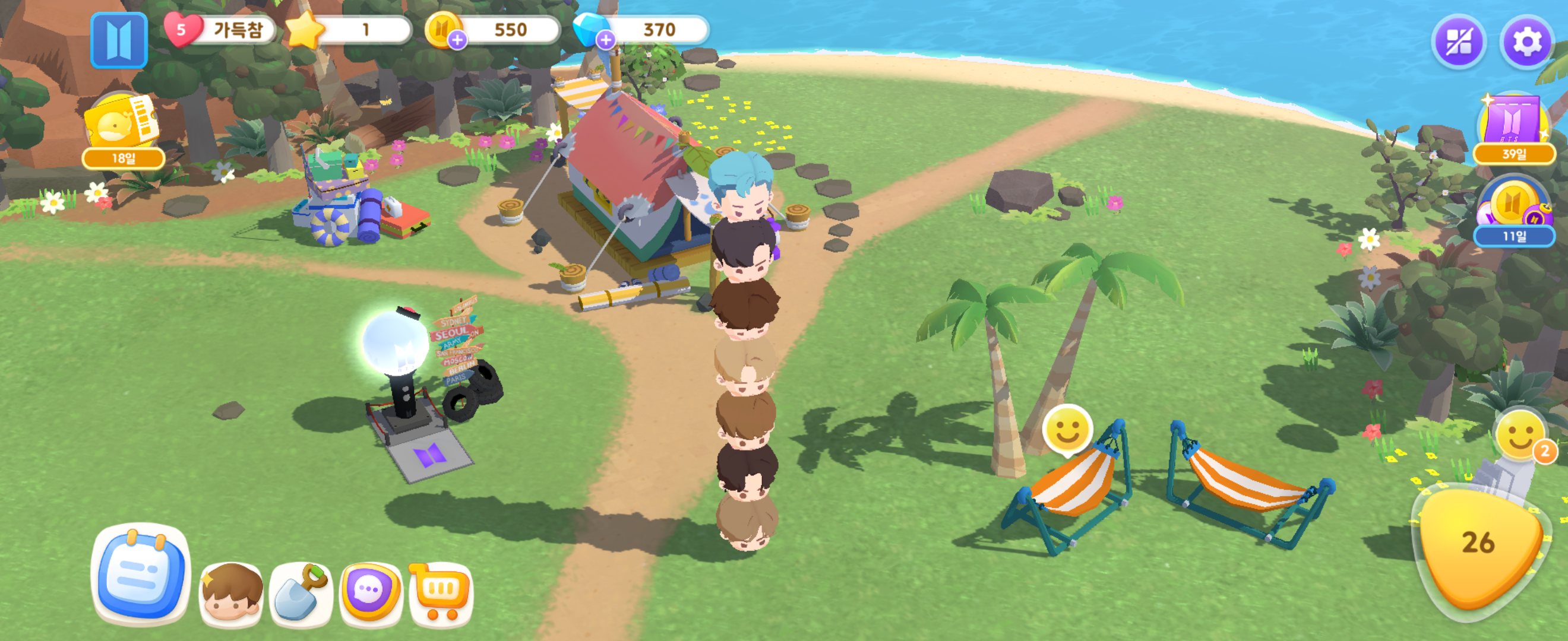Image resolution: width=1568 pixels, height=641 pixels.
Task: Open the blue calendar notepad
Action: (141, 573)
